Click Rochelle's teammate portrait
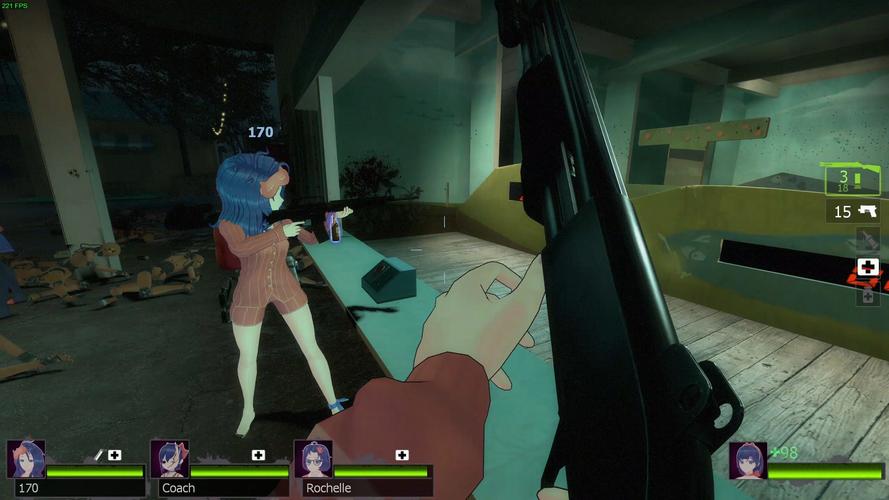Image resolution: width=889 pixels, height=500 pixels. [313, 458]
